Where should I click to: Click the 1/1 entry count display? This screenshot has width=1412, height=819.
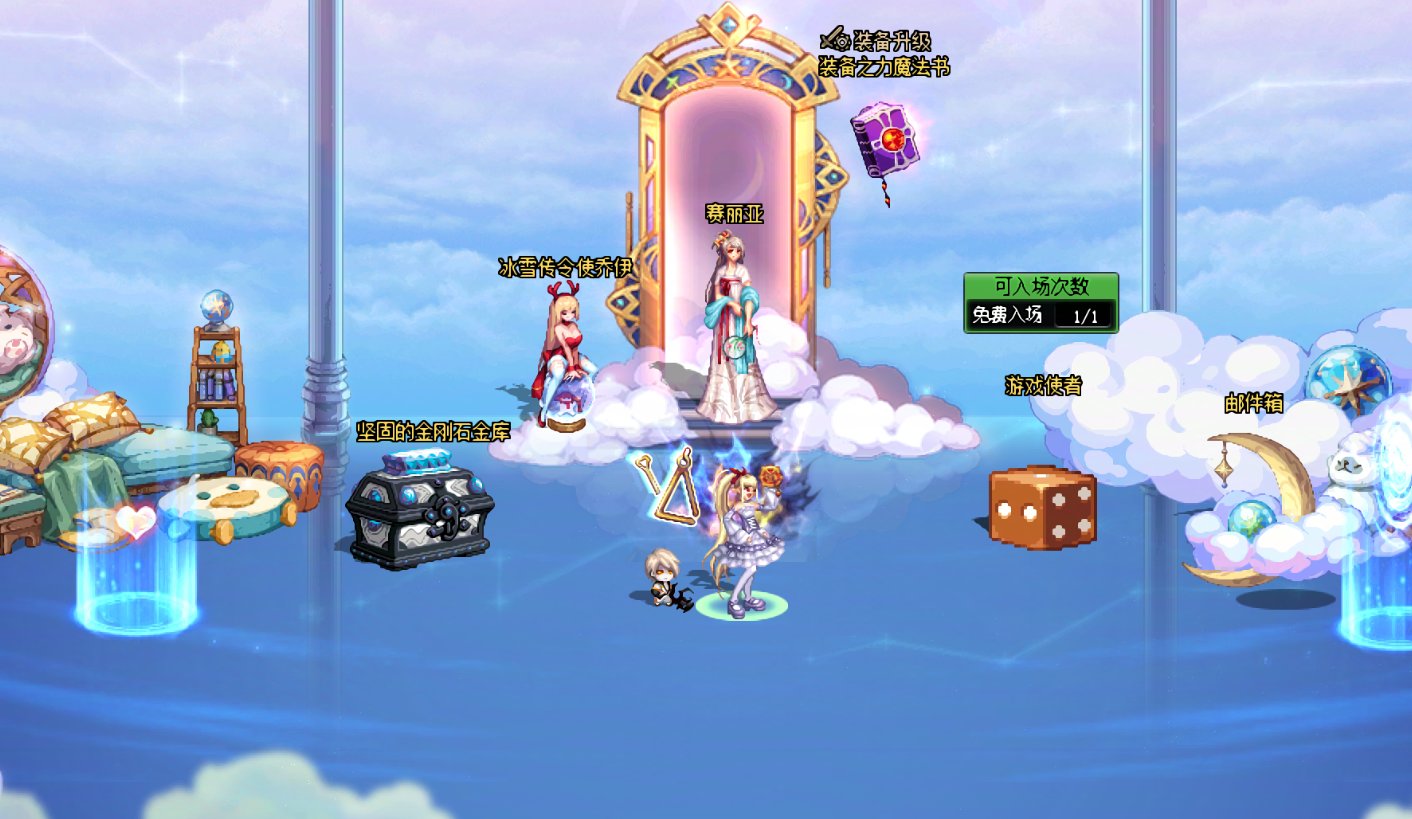1085,316
